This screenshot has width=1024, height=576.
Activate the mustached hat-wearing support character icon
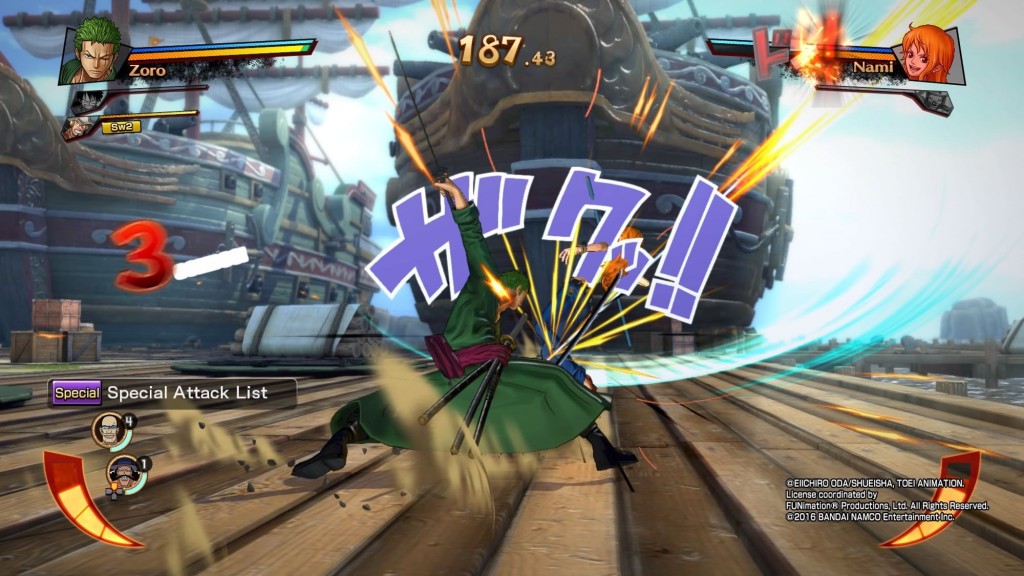coord(123,472)
